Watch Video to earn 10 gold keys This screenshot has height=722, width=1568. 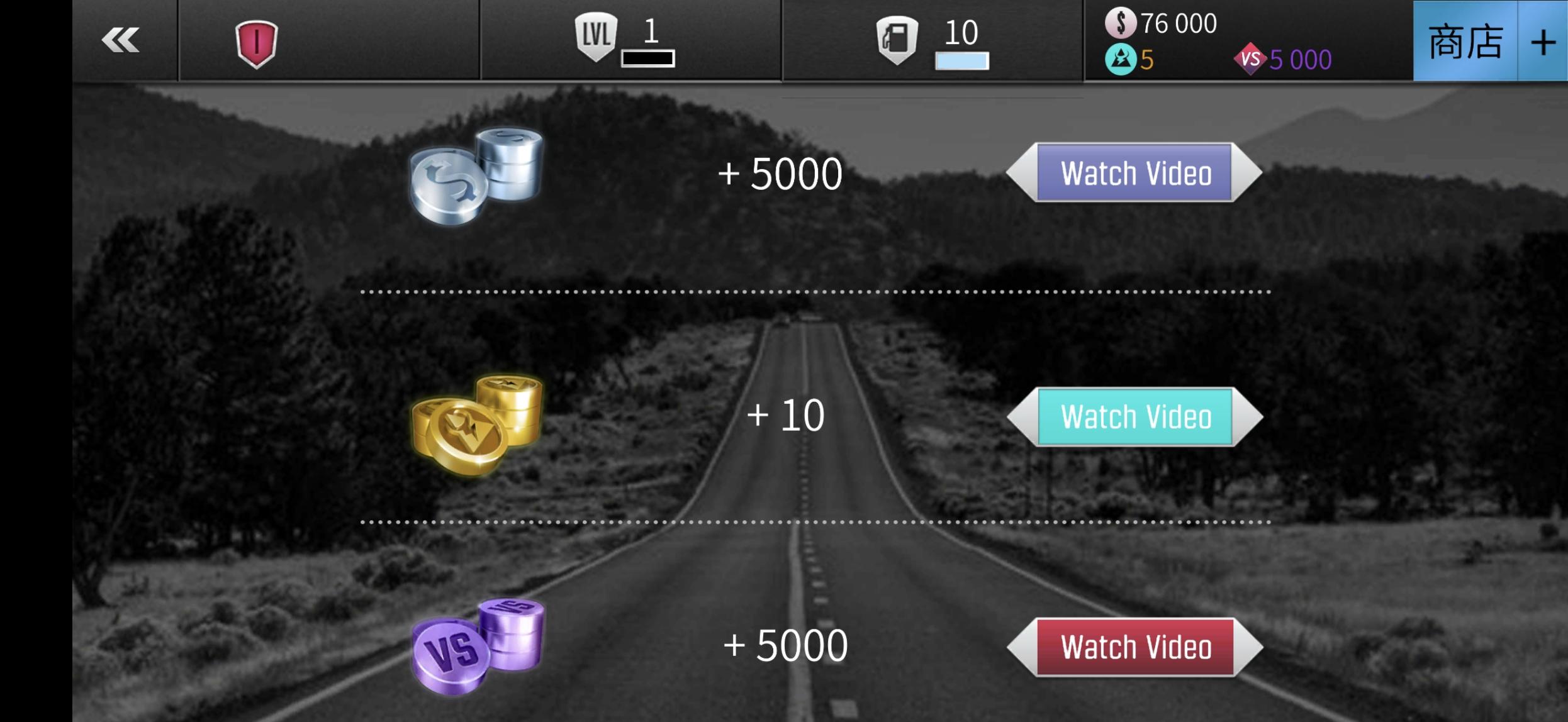tap(1134, 415)
